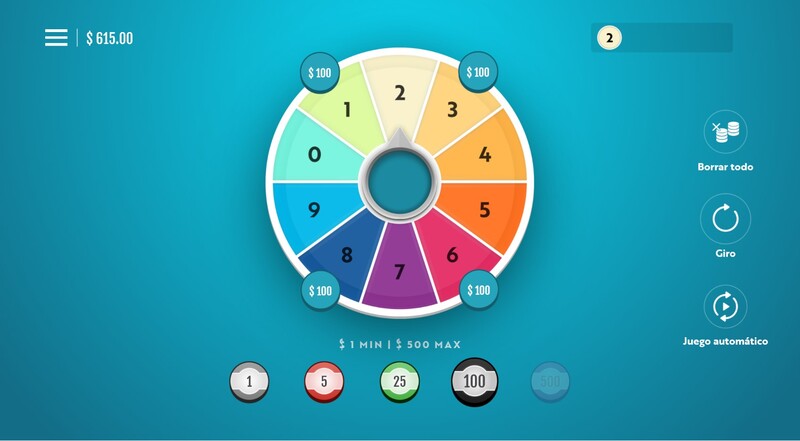Spin the wheel with Giro
Image resolution: width=800 pixels, height=441 pixels.
[x=725, y=218]
